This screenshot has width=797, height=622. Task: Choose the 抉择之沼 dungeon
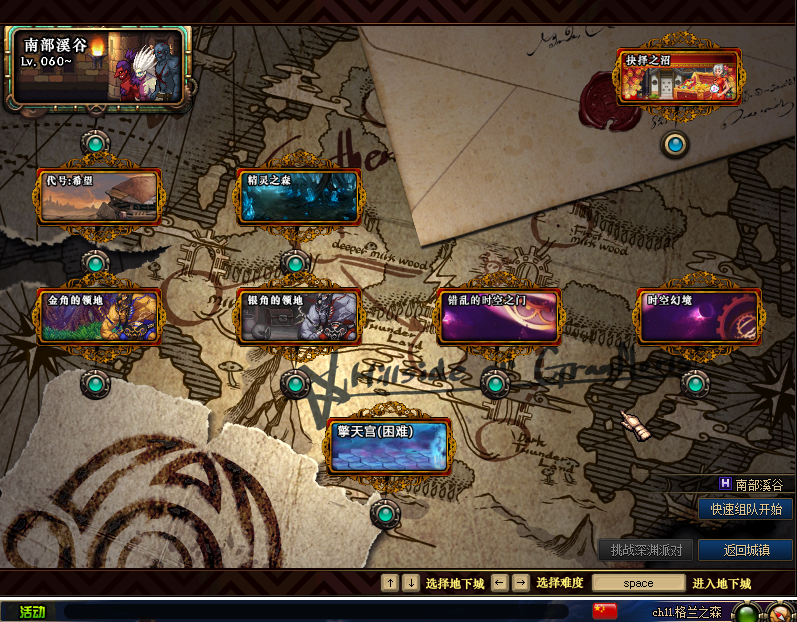677,77
